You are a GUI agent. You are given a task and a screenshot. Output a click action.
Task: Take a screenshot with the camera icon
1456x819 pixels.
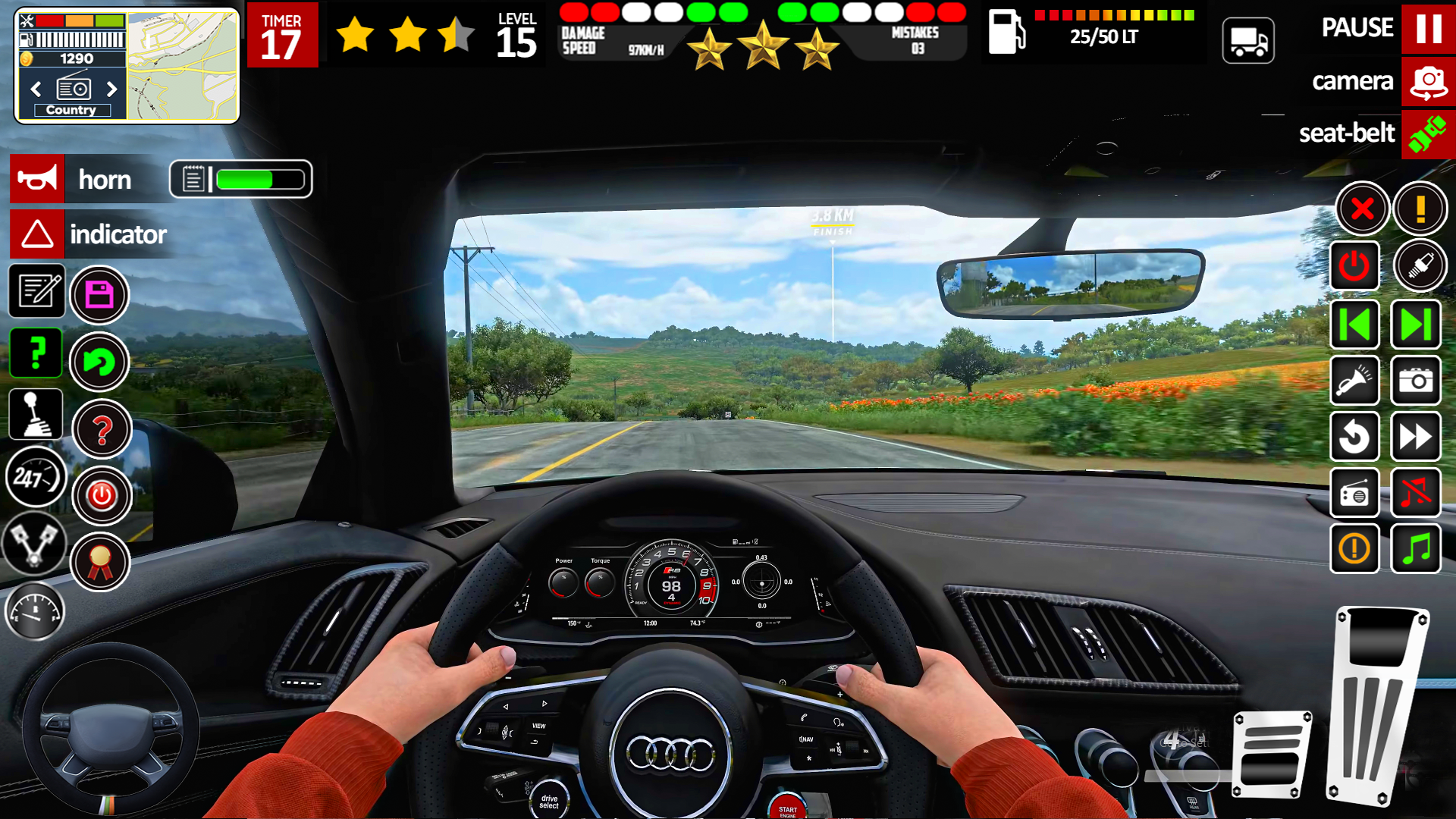tap(1415, 381)
